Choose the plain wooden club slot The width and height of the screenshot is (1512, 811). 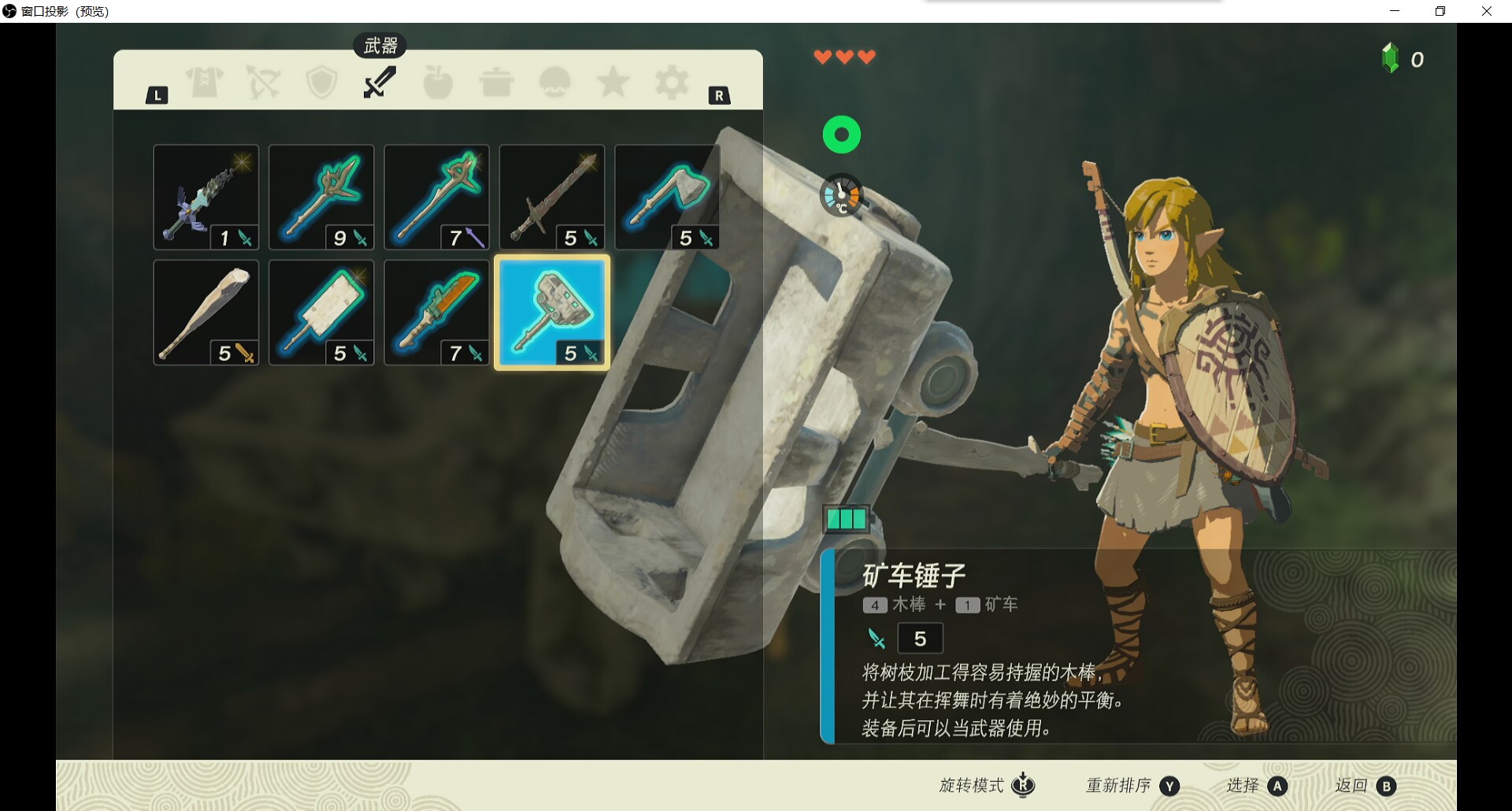206,313
